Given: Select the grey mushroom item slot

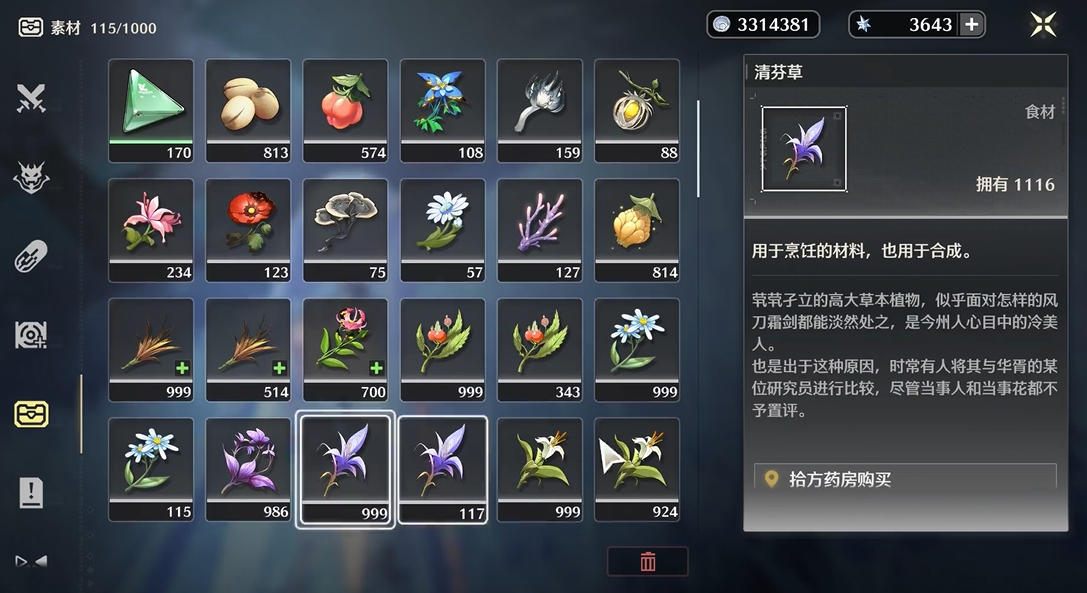Looking at the screenshot, I should [x=345, y=229].
